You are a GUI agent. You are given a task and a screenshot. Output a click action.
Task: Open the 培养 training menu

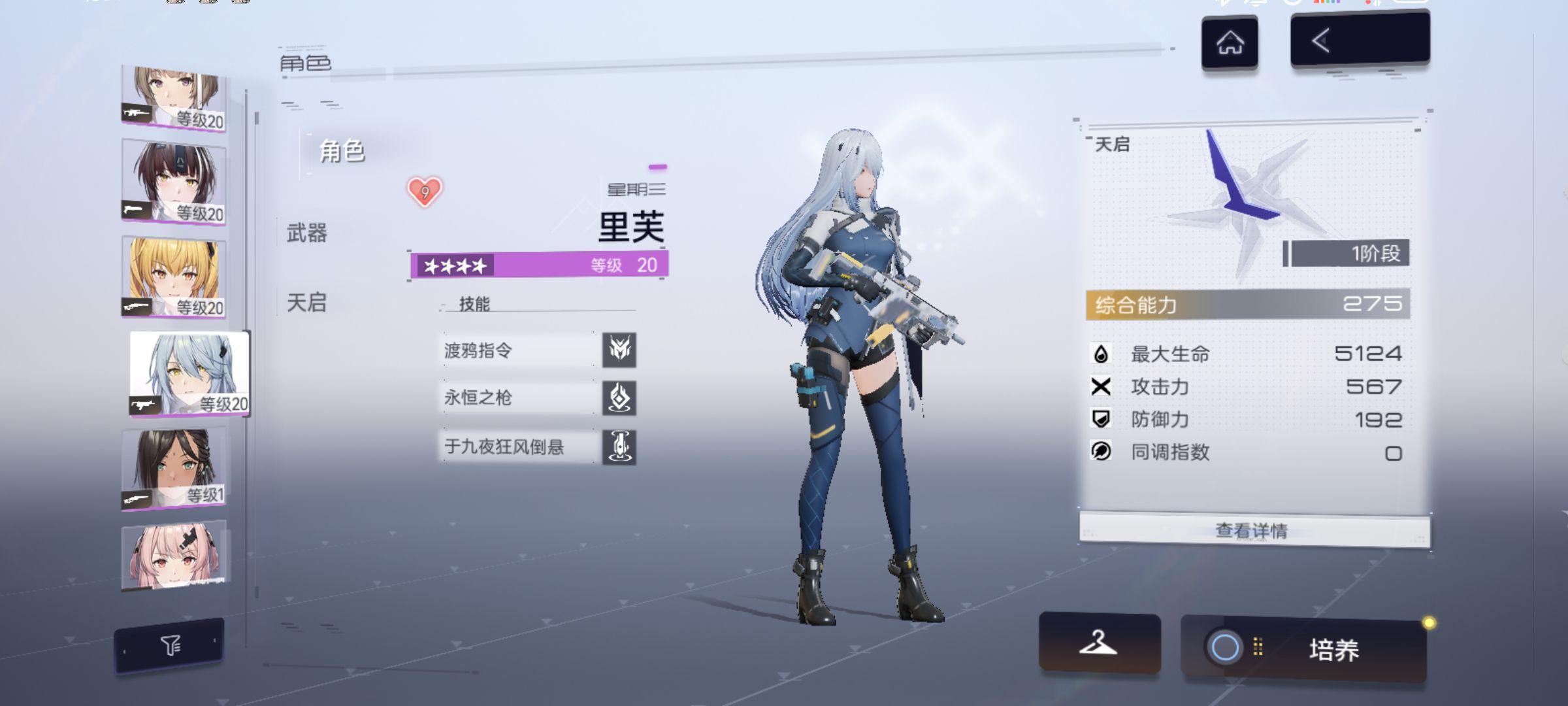coord(1304,649)
